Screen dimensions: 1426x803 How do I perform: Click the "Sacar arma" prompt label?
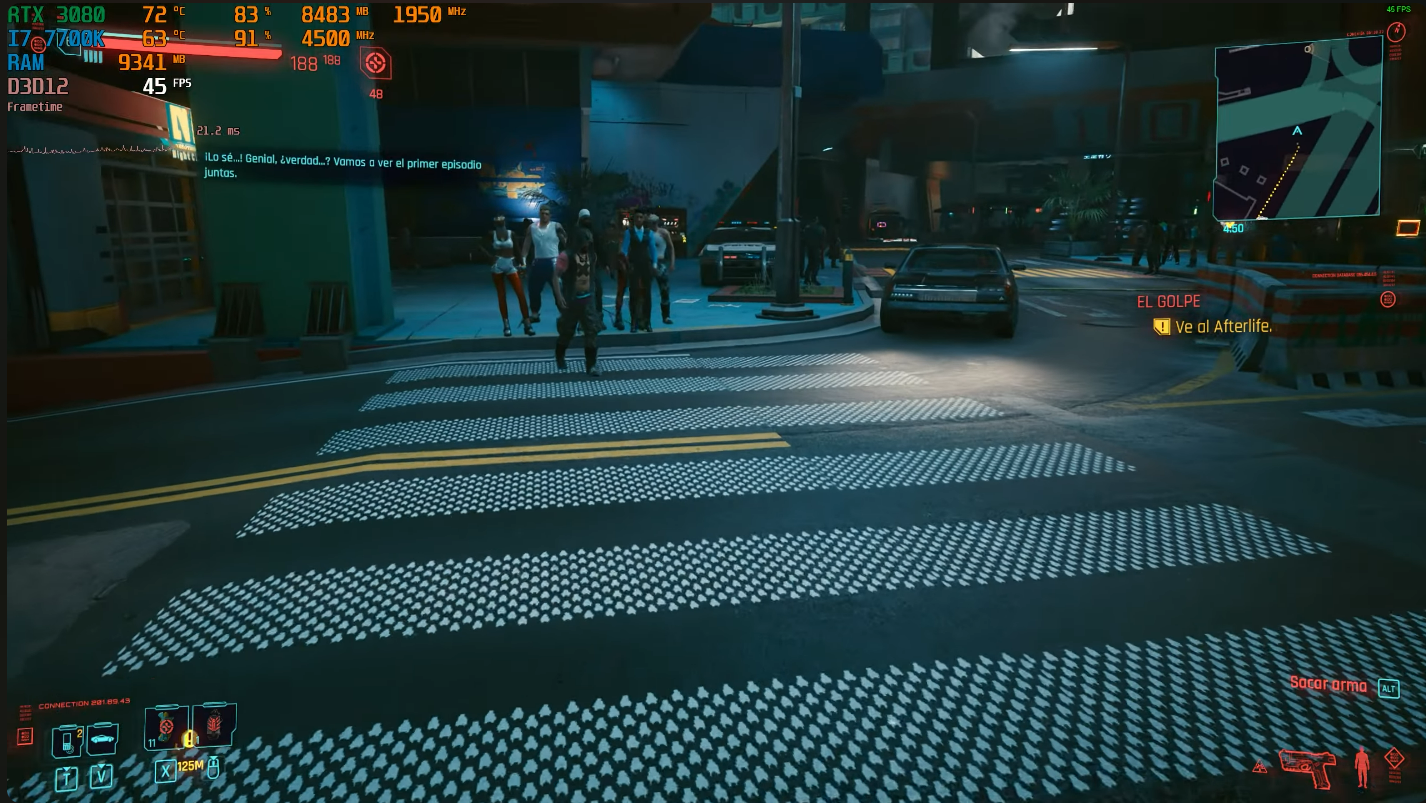pyautogui.click(x=1328, y=684)
